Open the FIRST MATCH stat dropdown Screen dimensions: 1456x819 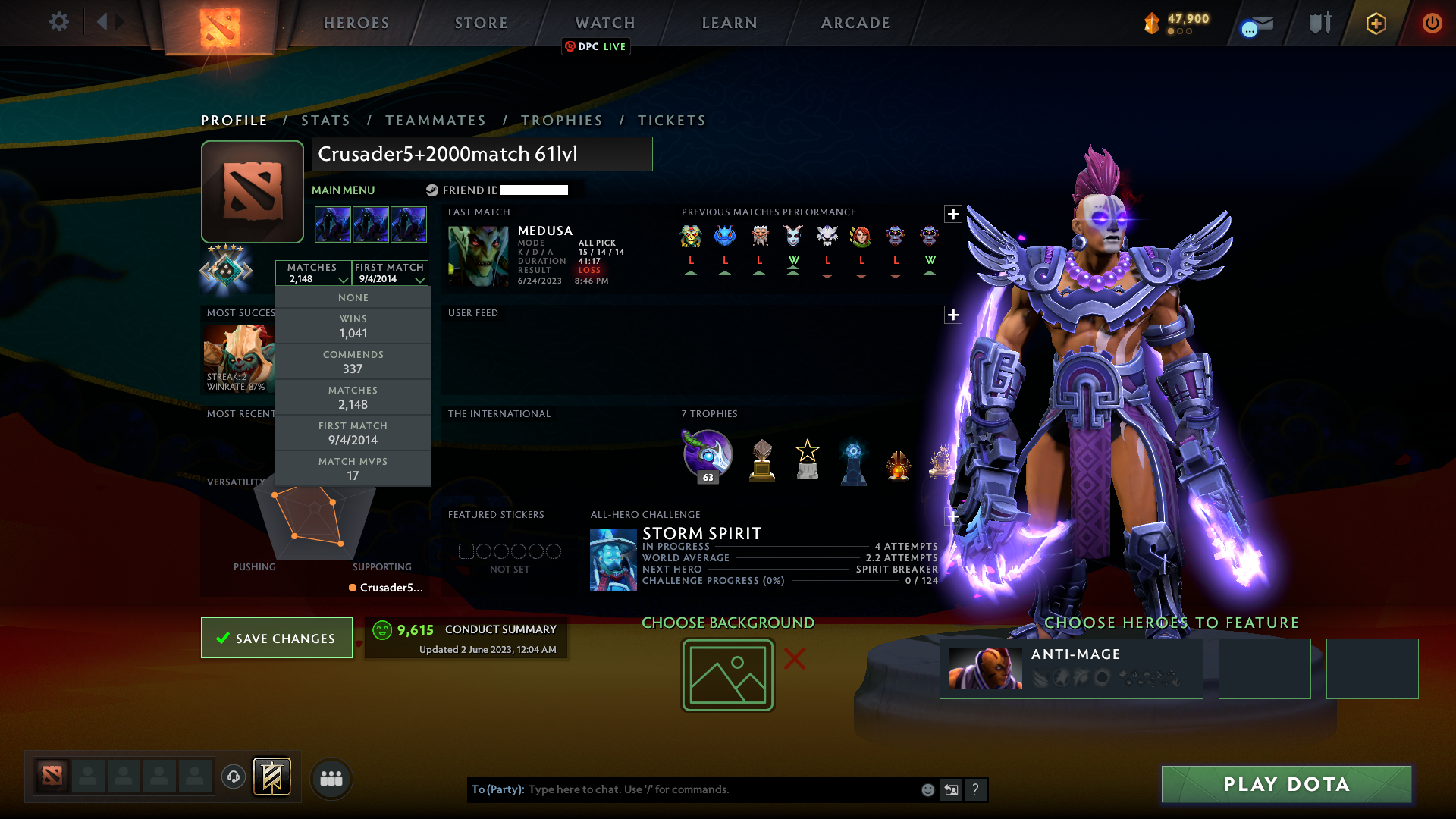(x=390, y=273)
